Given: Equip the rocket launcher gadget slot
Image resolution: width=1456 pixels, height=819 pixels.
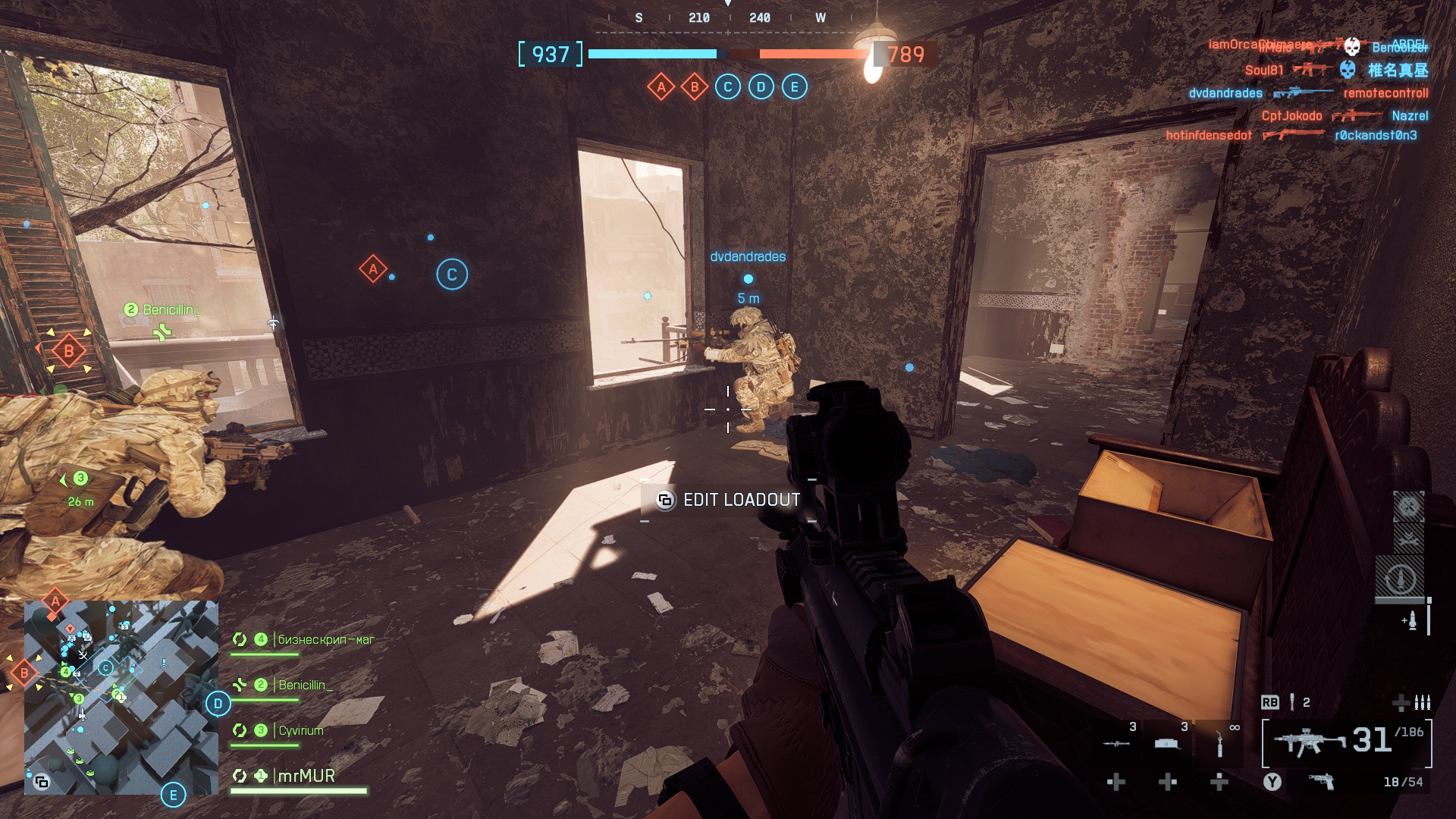Looking at the screenshot, I should pos(1116,742).
